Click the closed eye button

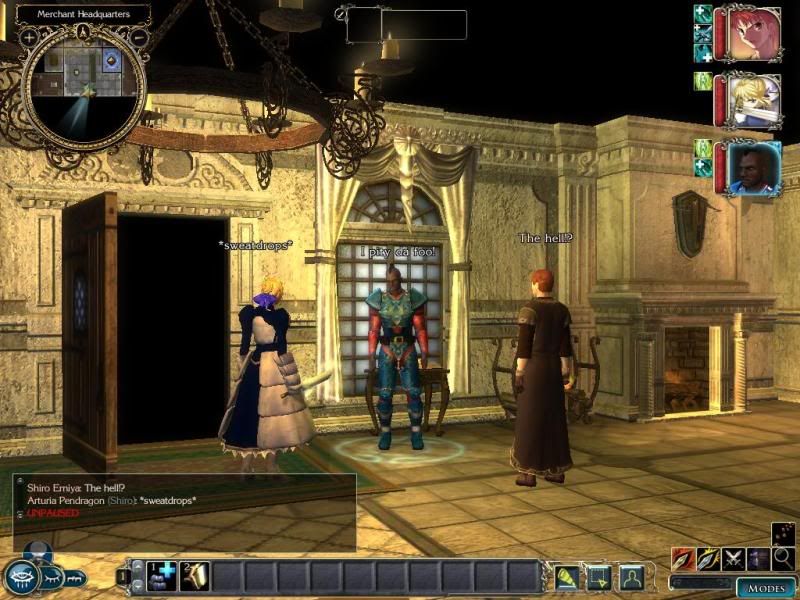pyautogui.click(x=51, y=577)
